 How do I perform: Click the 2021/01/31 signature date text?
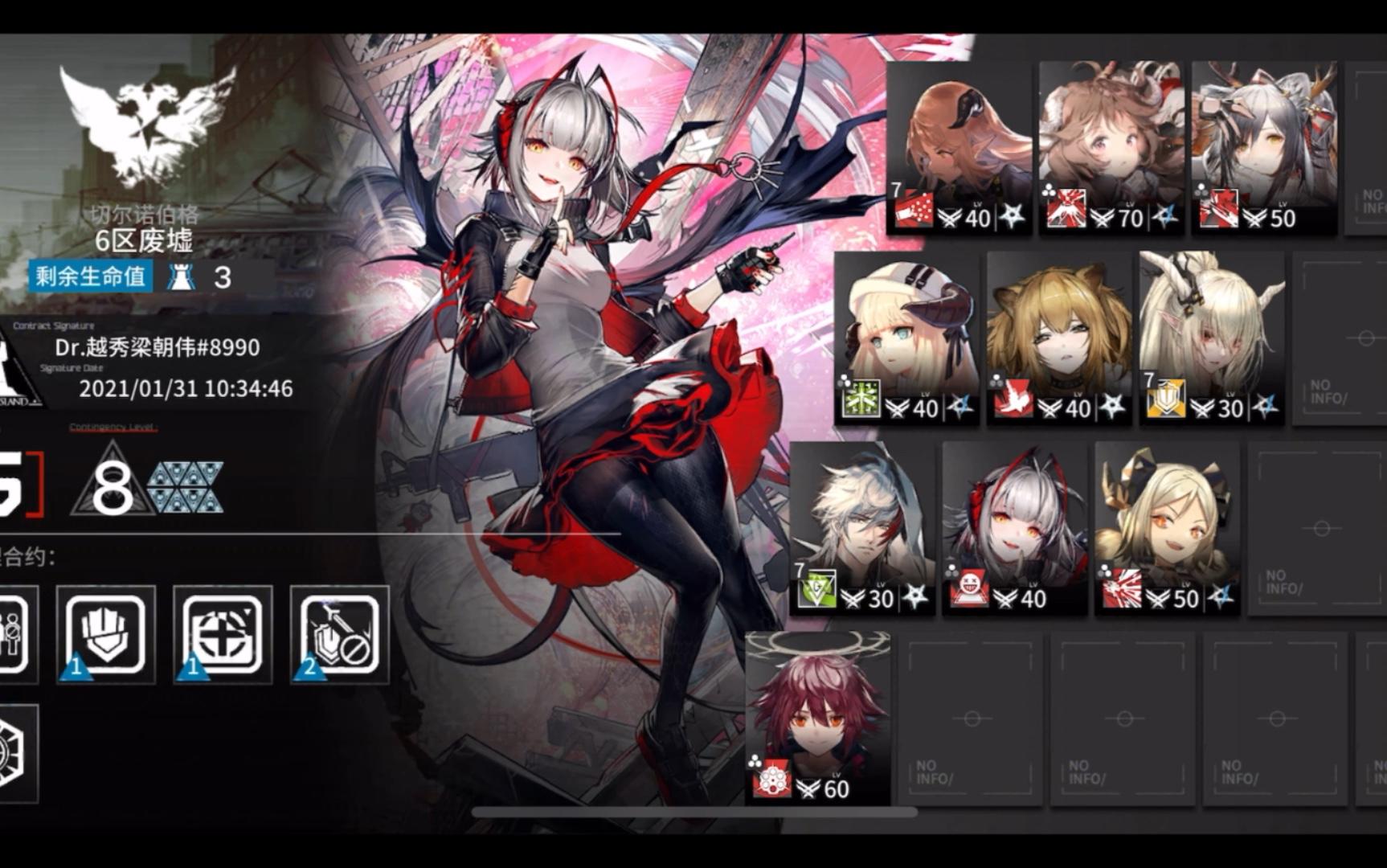pyautogui.click(x=186, y=387)
